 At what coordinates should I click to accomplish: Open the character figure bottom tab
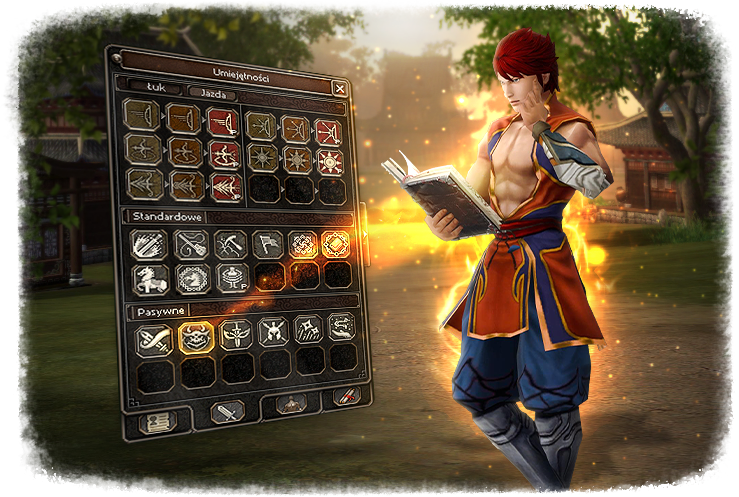point(290,403)
